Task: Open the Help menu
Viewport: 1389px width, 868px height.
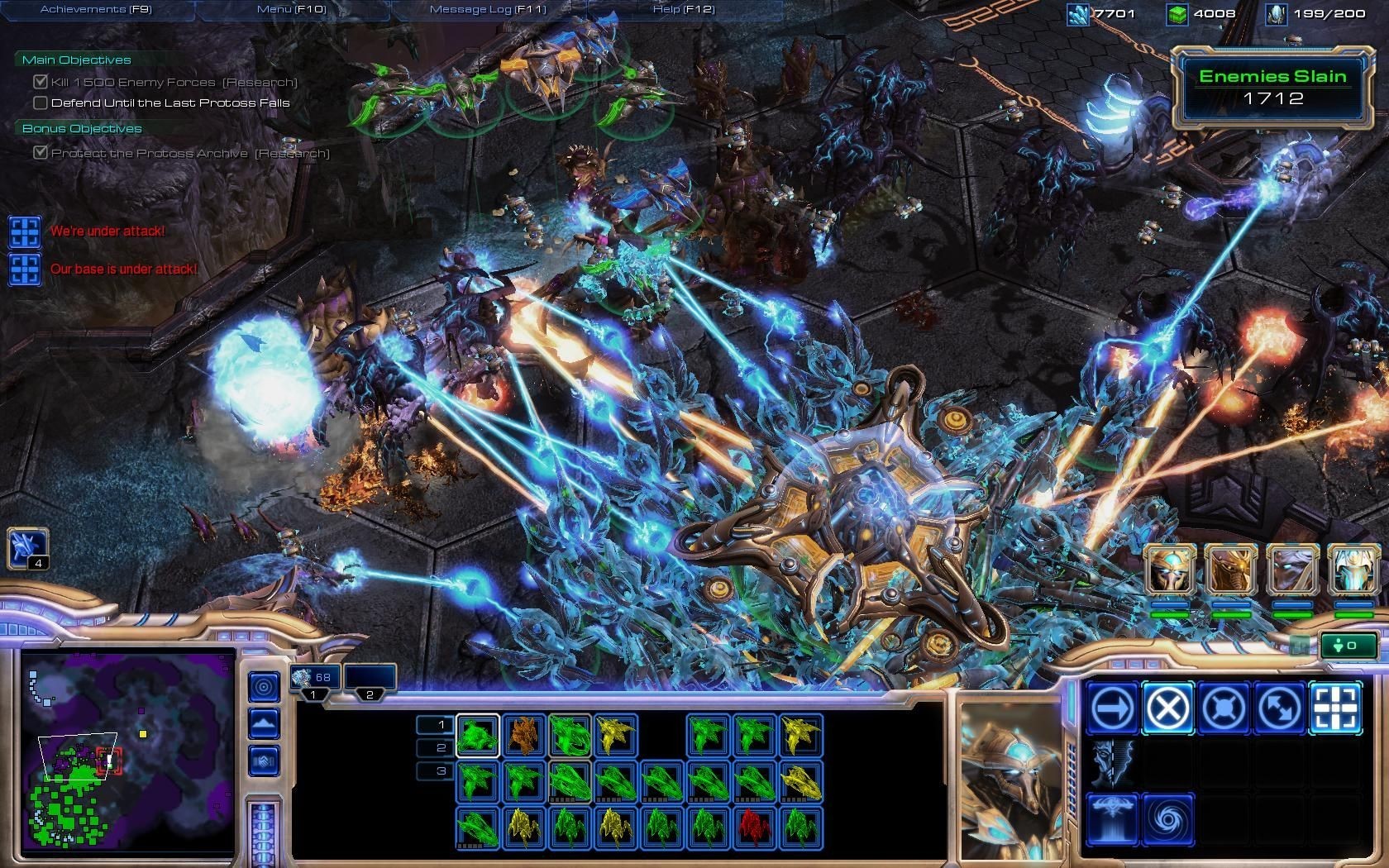Action: click(x=683, y=9)
